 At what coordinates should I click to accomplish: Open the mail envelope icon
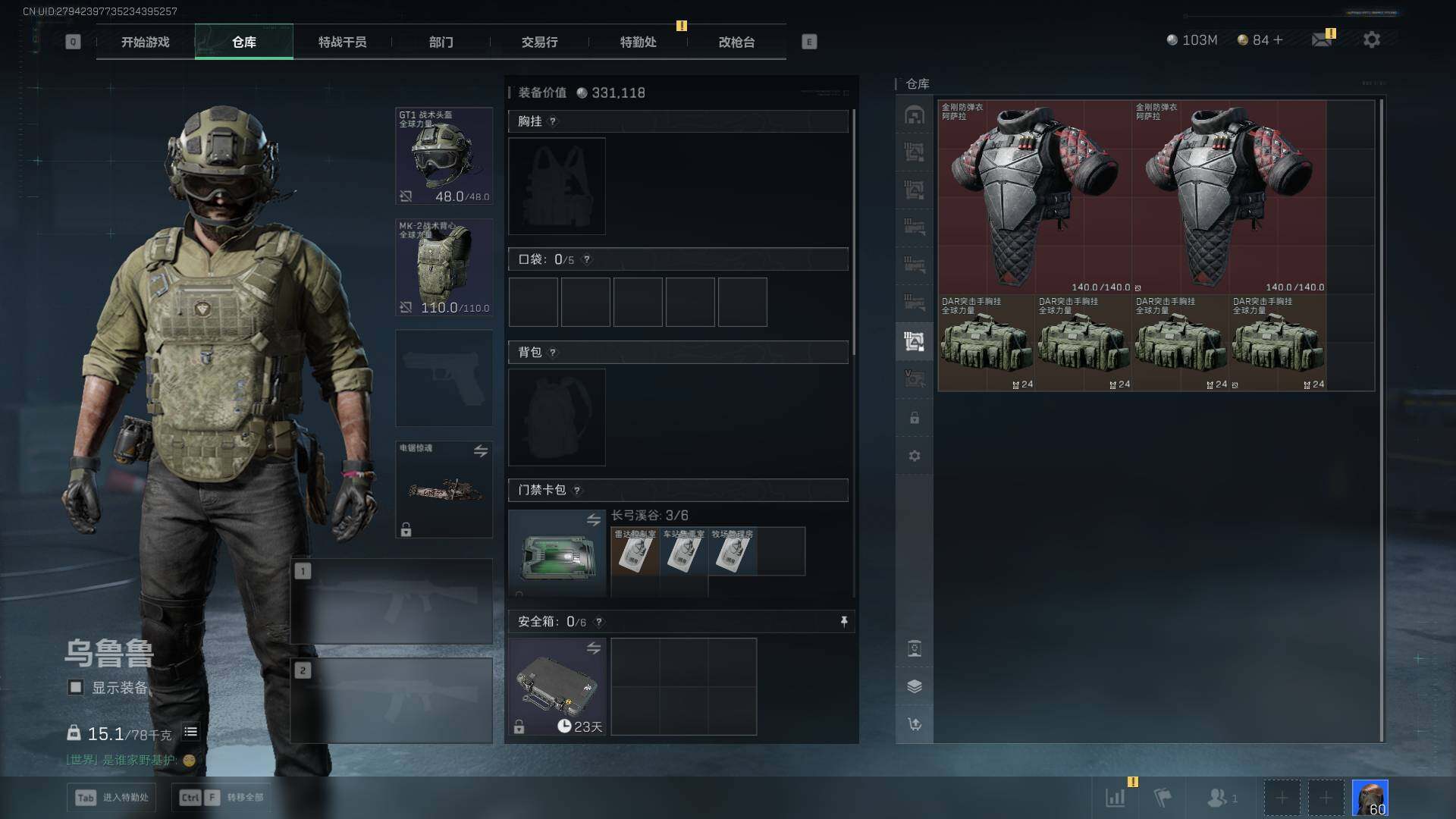pos(1322,39)
